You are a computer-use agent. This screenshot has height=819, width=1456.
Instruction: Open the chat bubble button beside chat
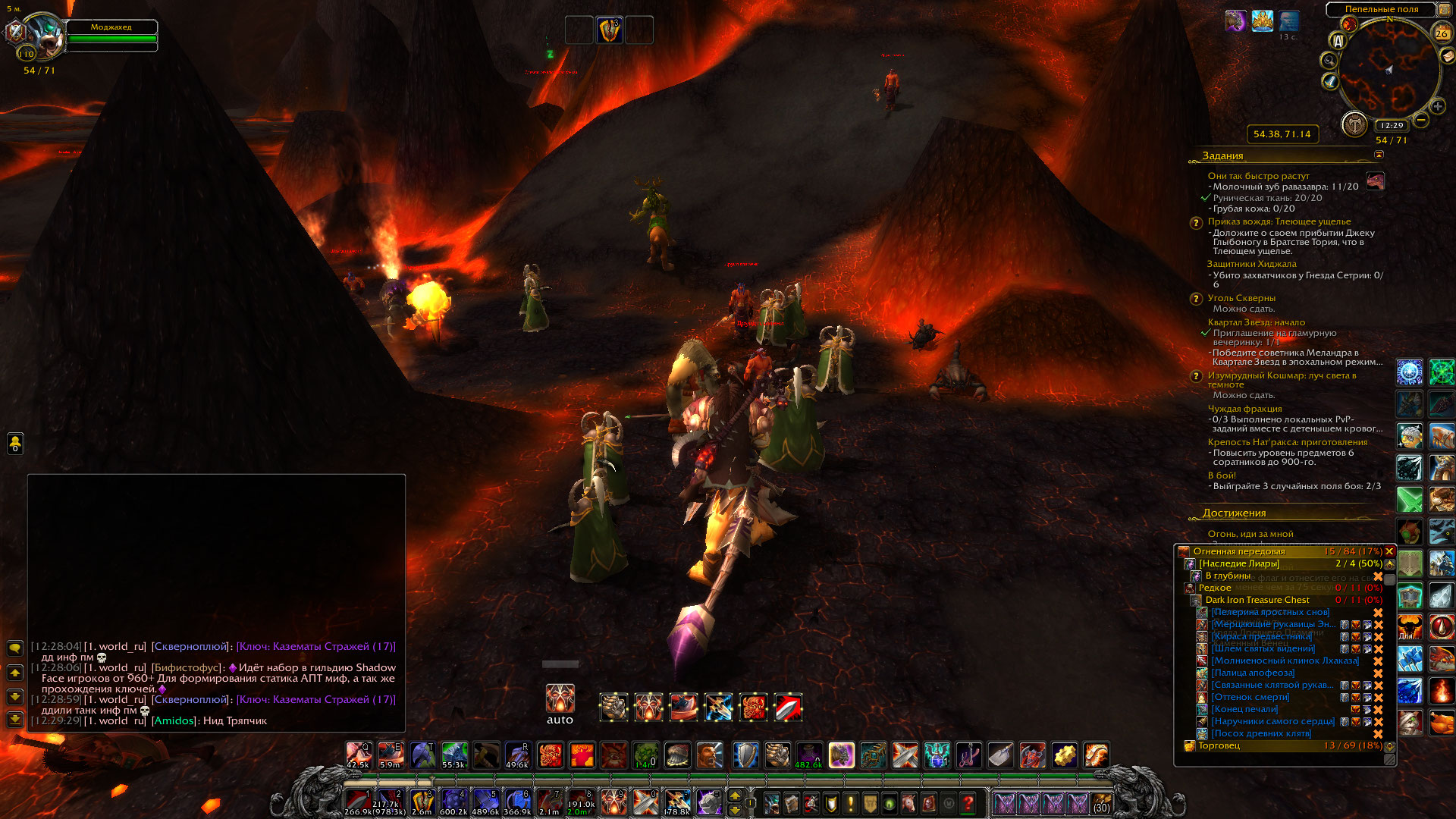click(x=14, y=648)
